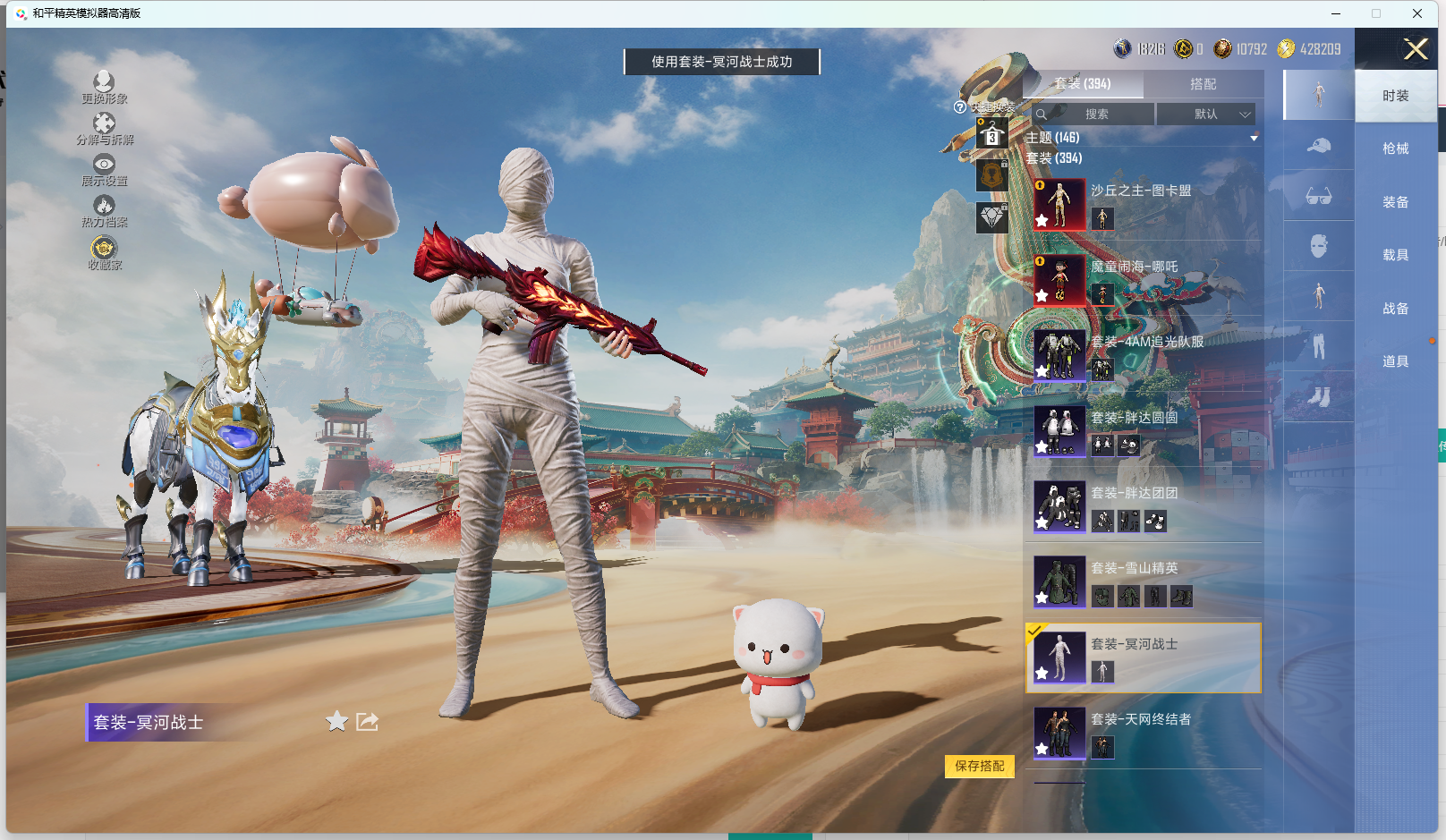Open 热力档案 profile
The height and width of the screenshot is (840, 1446).
(104, 211)
